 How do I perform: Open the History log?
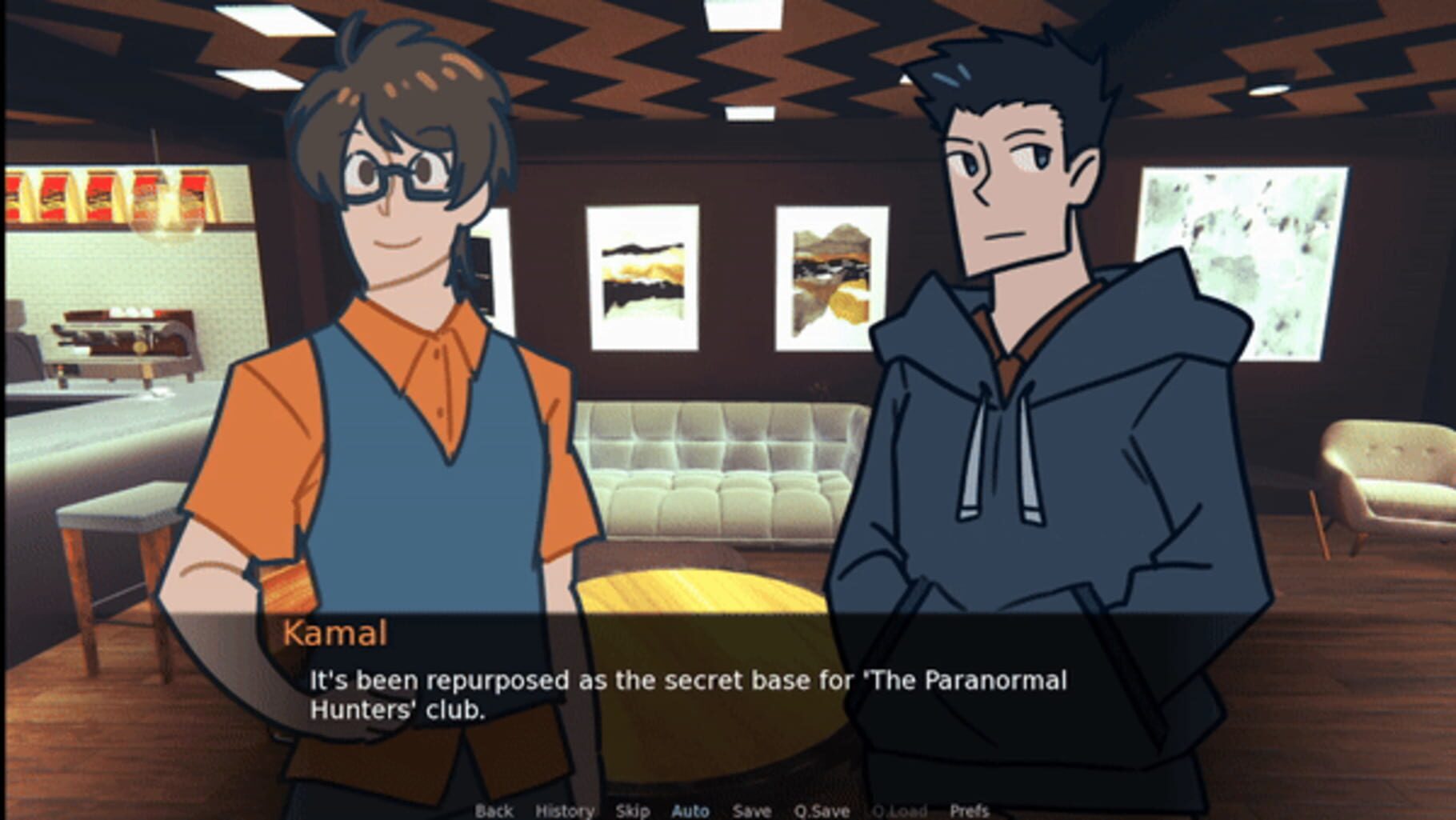pos(565,810)
